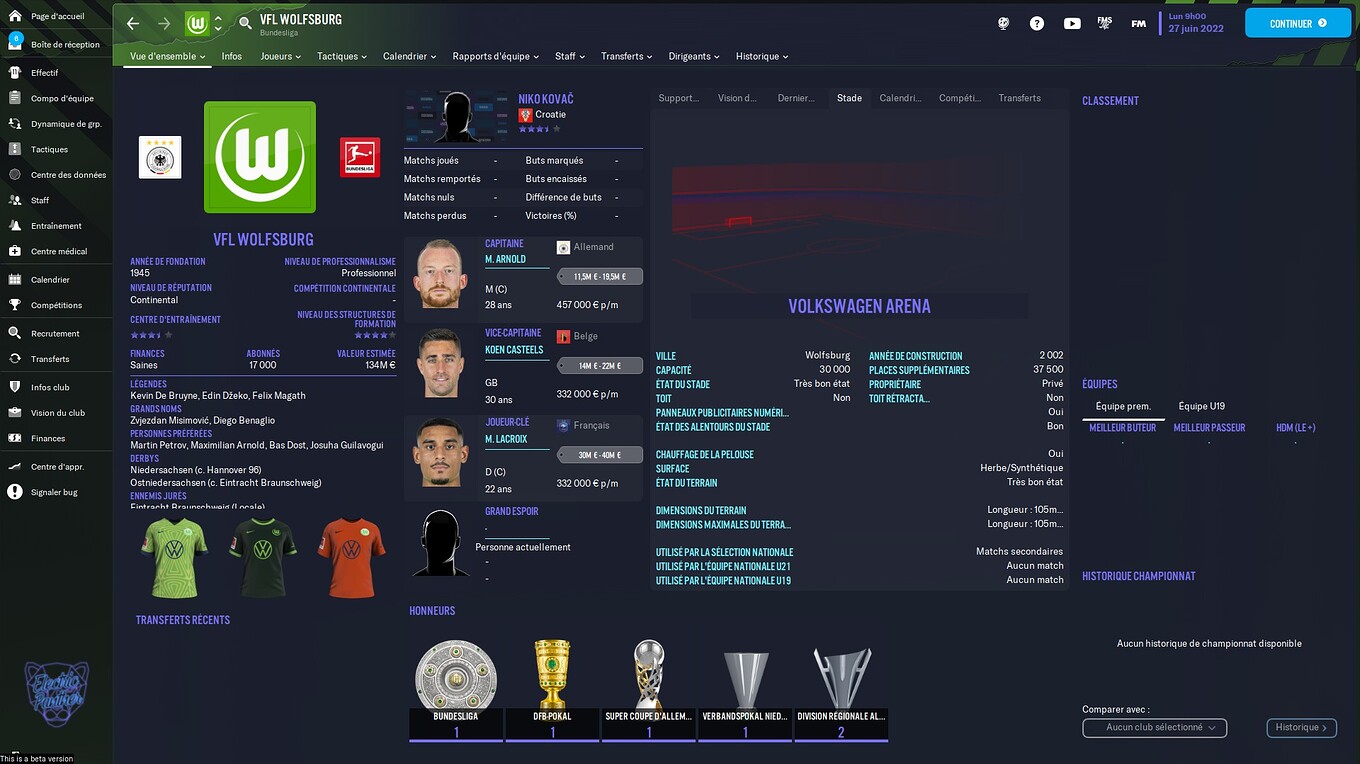Expand the Staff menu chevron
1360x764 pixels.
pos(582,56)
